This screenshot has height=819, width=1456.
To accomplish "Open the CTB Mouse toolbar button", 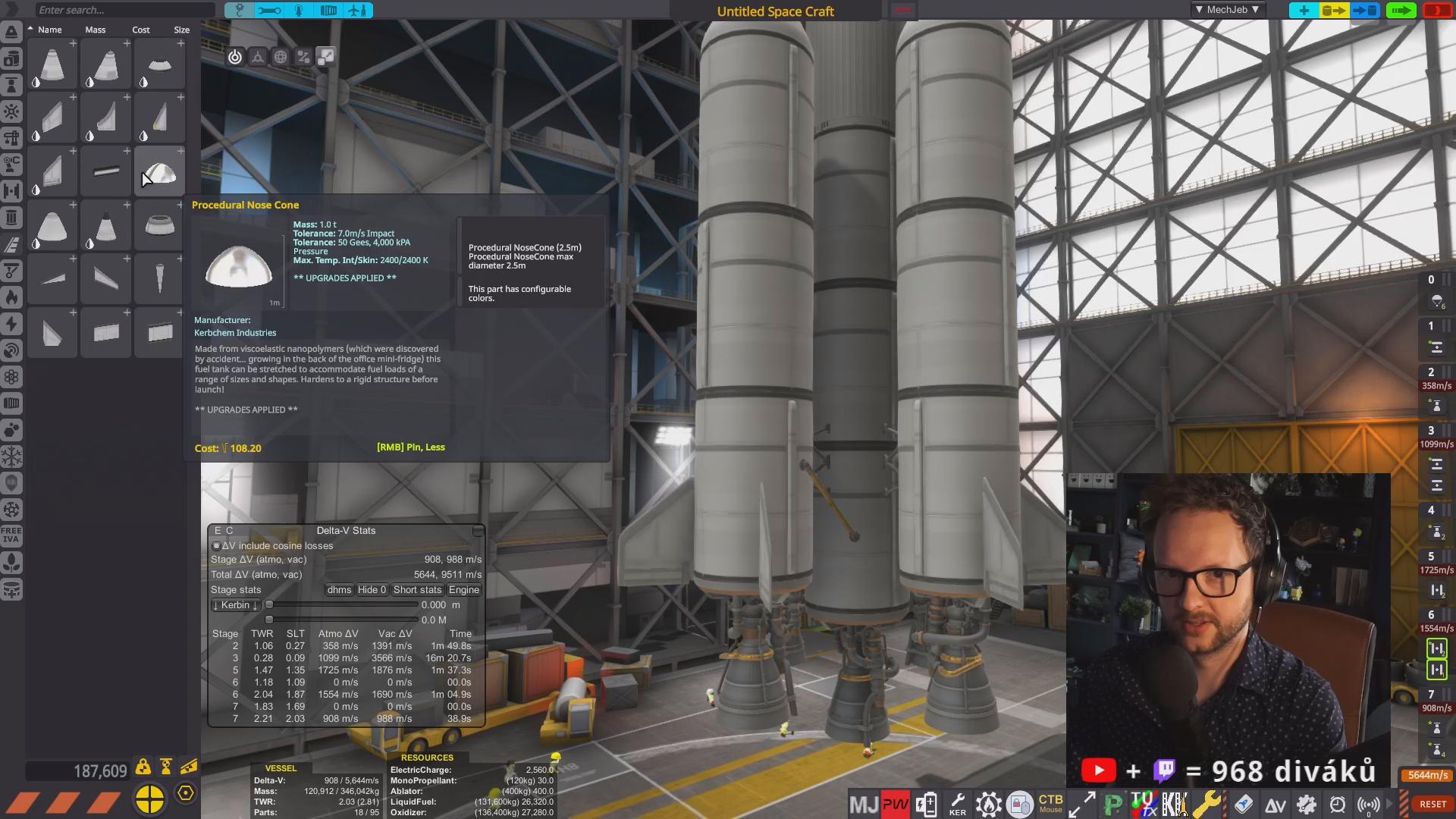I will click(x=1050, y=803).
